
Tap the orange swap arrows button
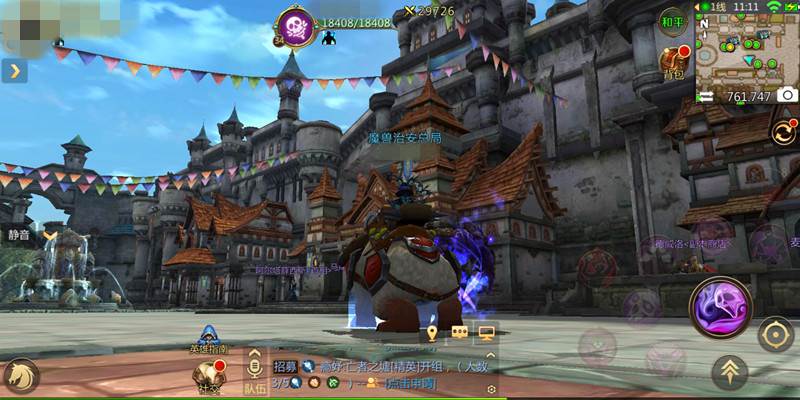[x=783, y=132]
